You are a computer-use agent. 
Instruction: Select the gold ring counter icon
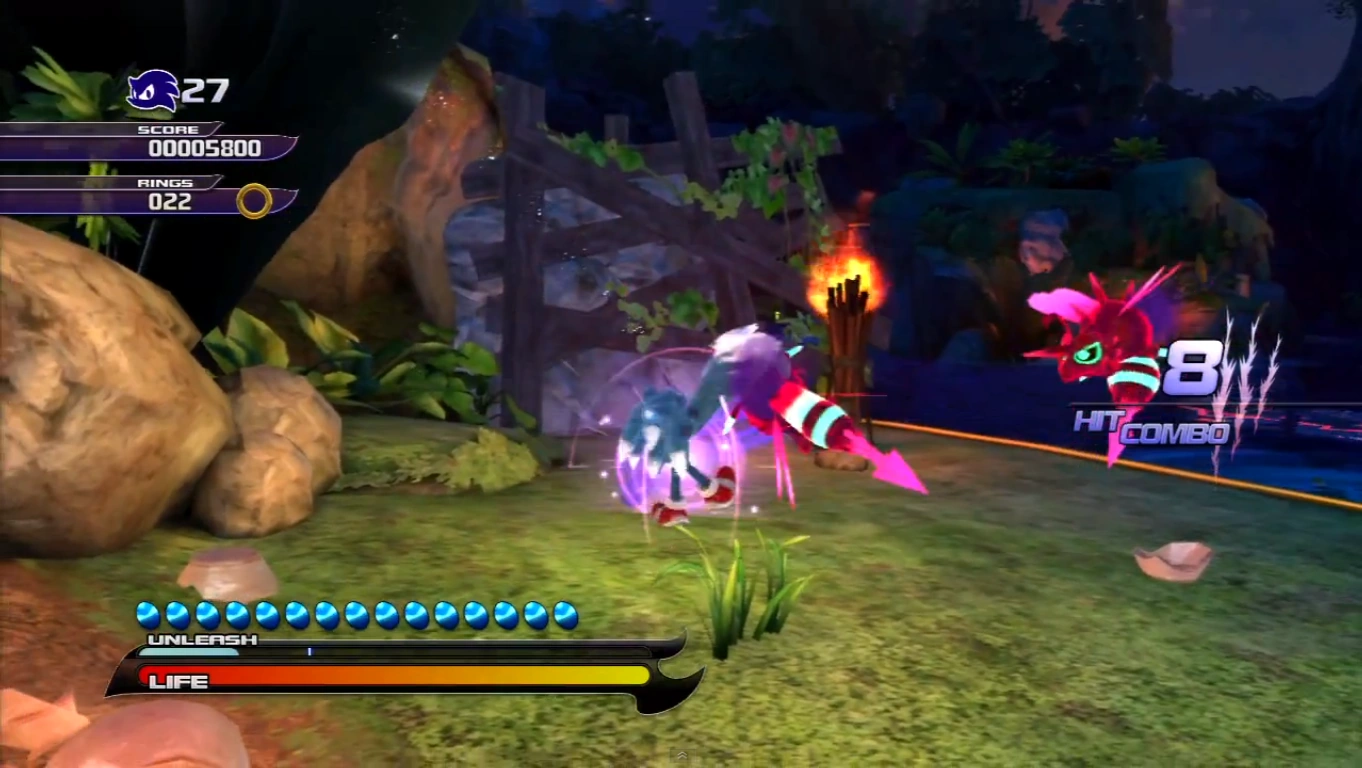[x=254, y=201]
